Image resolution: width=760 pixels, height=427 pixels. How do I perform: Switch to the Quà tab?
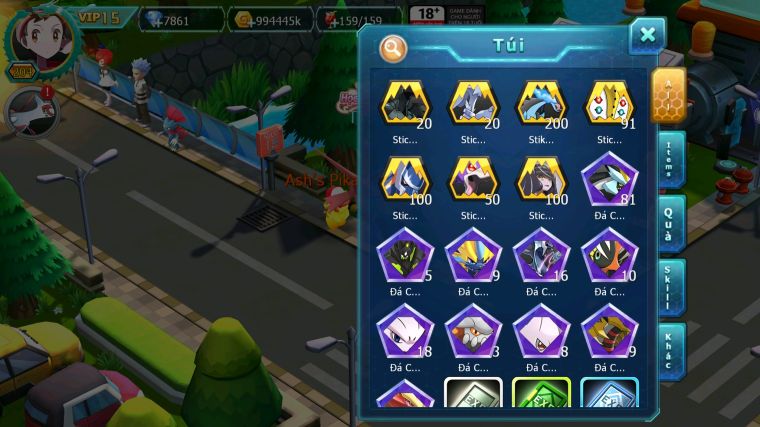click(671, 223)
